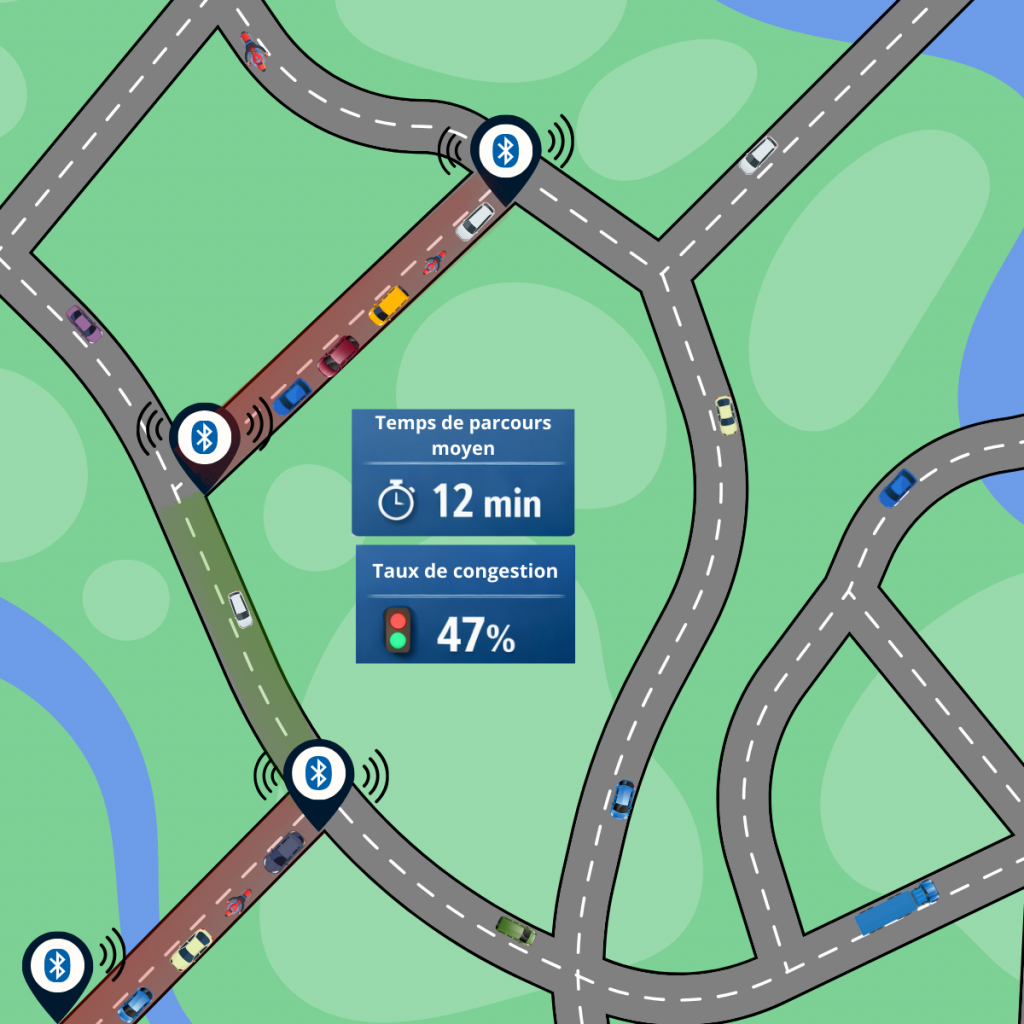Click the Bluetooth marker closest to the purple car
Viewport: 1024px width, 1024px height.
click(205, 438)
